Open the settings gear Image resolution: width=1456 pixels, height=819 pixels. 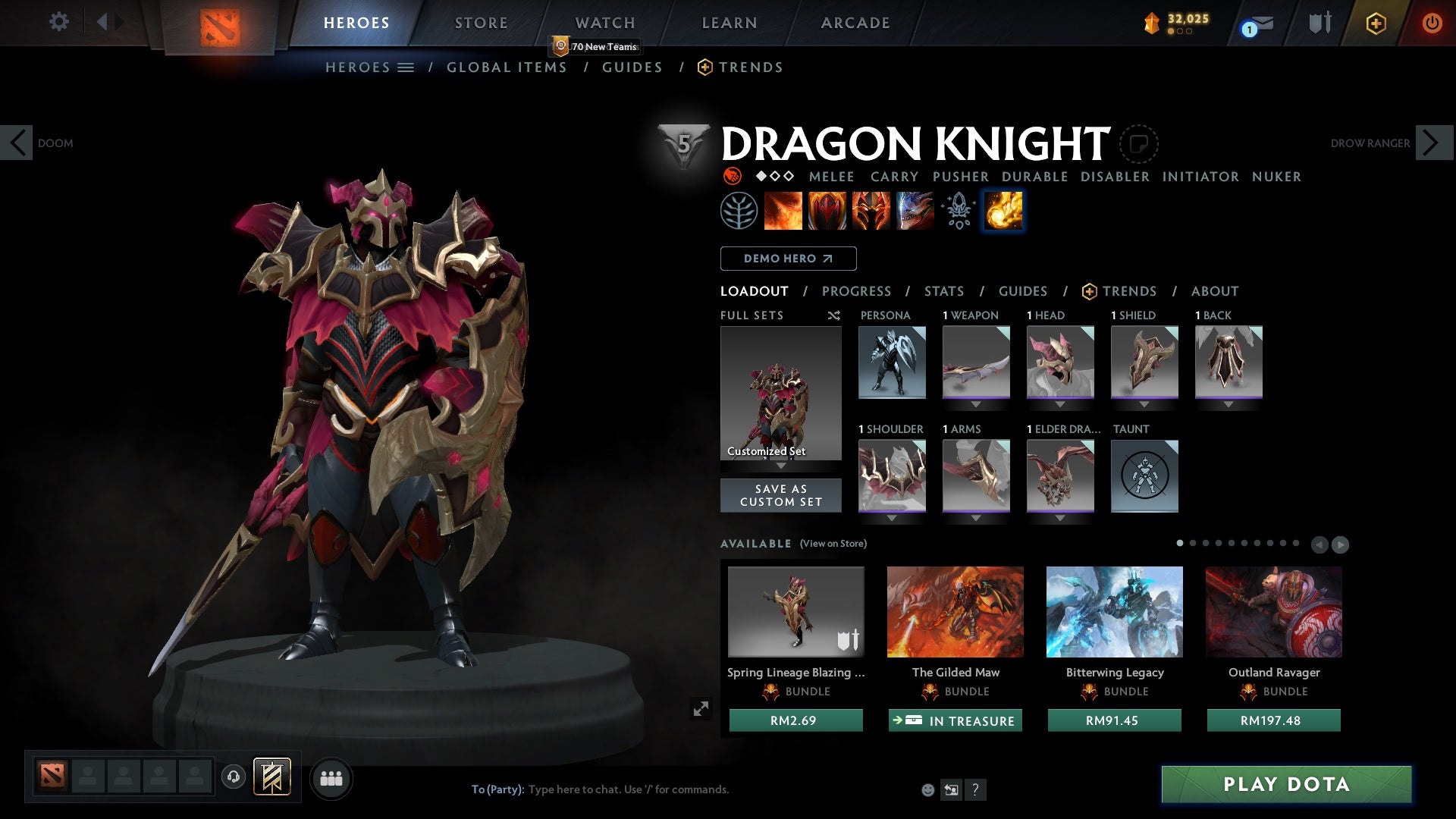(x=58, y=22)
